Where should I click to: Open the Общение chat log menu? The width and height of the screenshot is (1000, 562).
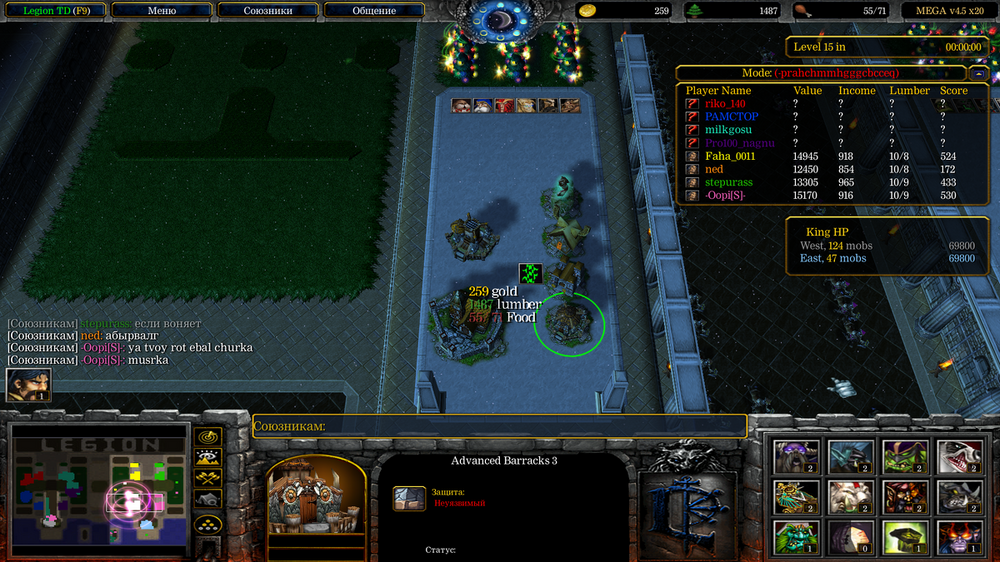375,11
